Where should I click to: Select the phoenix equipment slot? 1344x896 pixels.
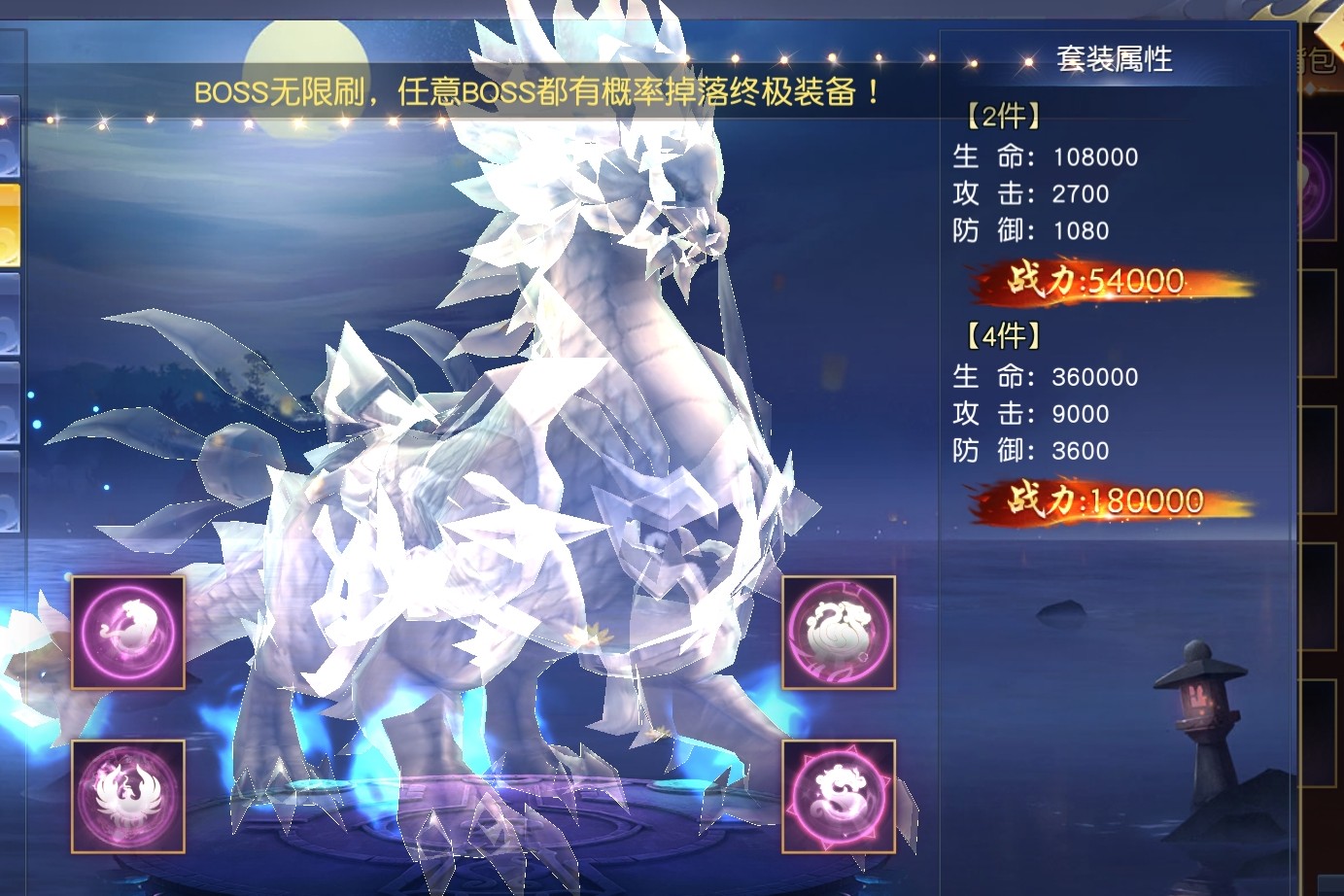coord(127,796)
